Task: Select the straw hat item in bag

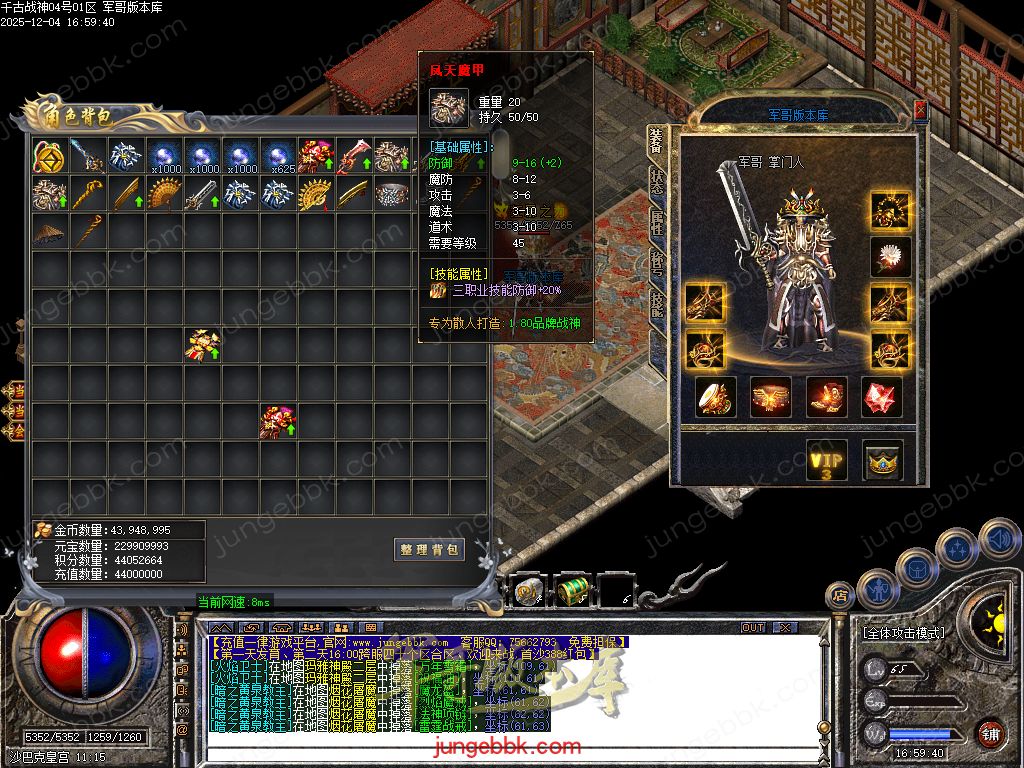Action: [x=49, y=232]
